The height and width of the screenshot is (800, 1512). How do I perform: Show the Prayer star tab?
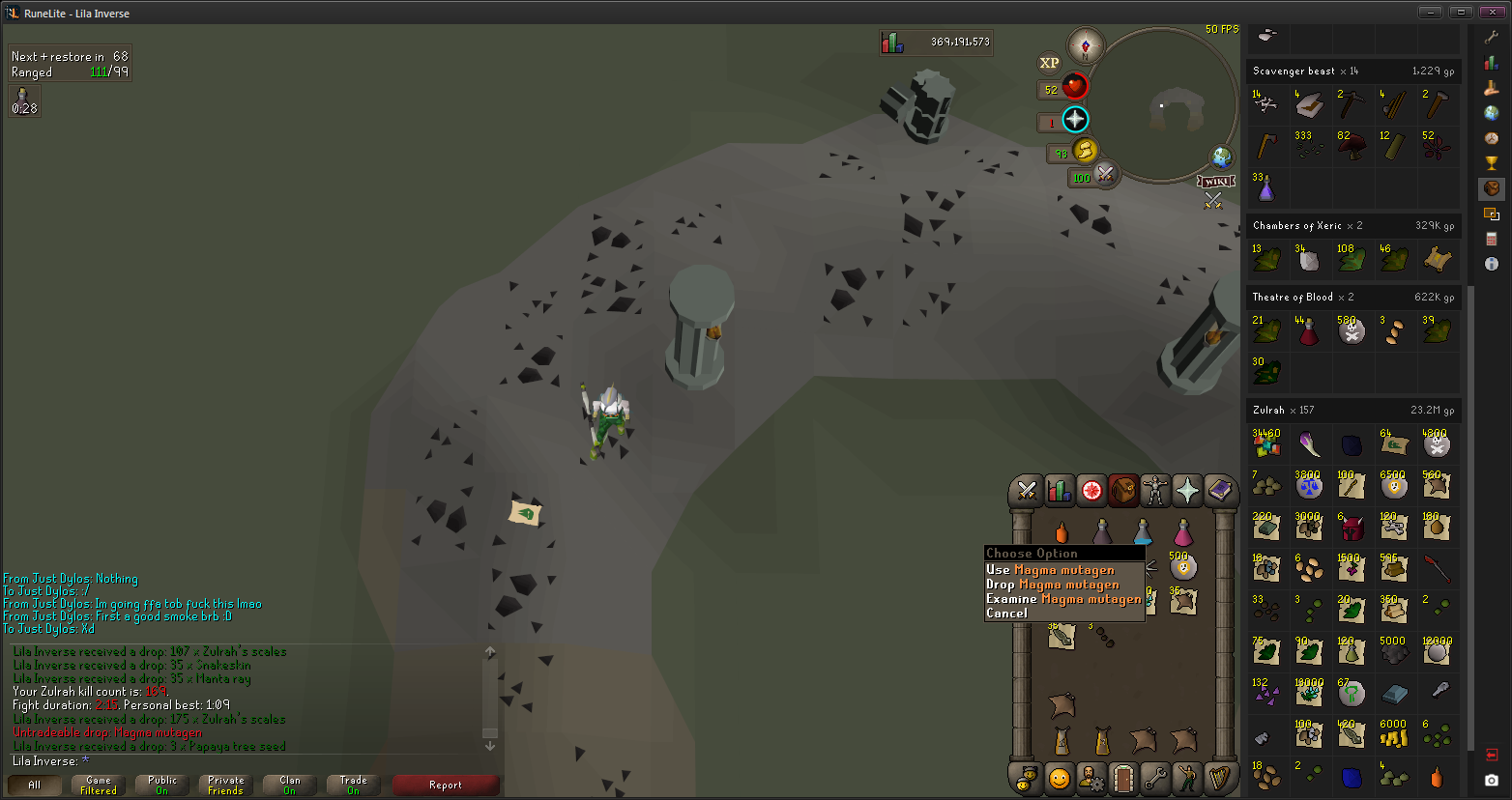1186,491
